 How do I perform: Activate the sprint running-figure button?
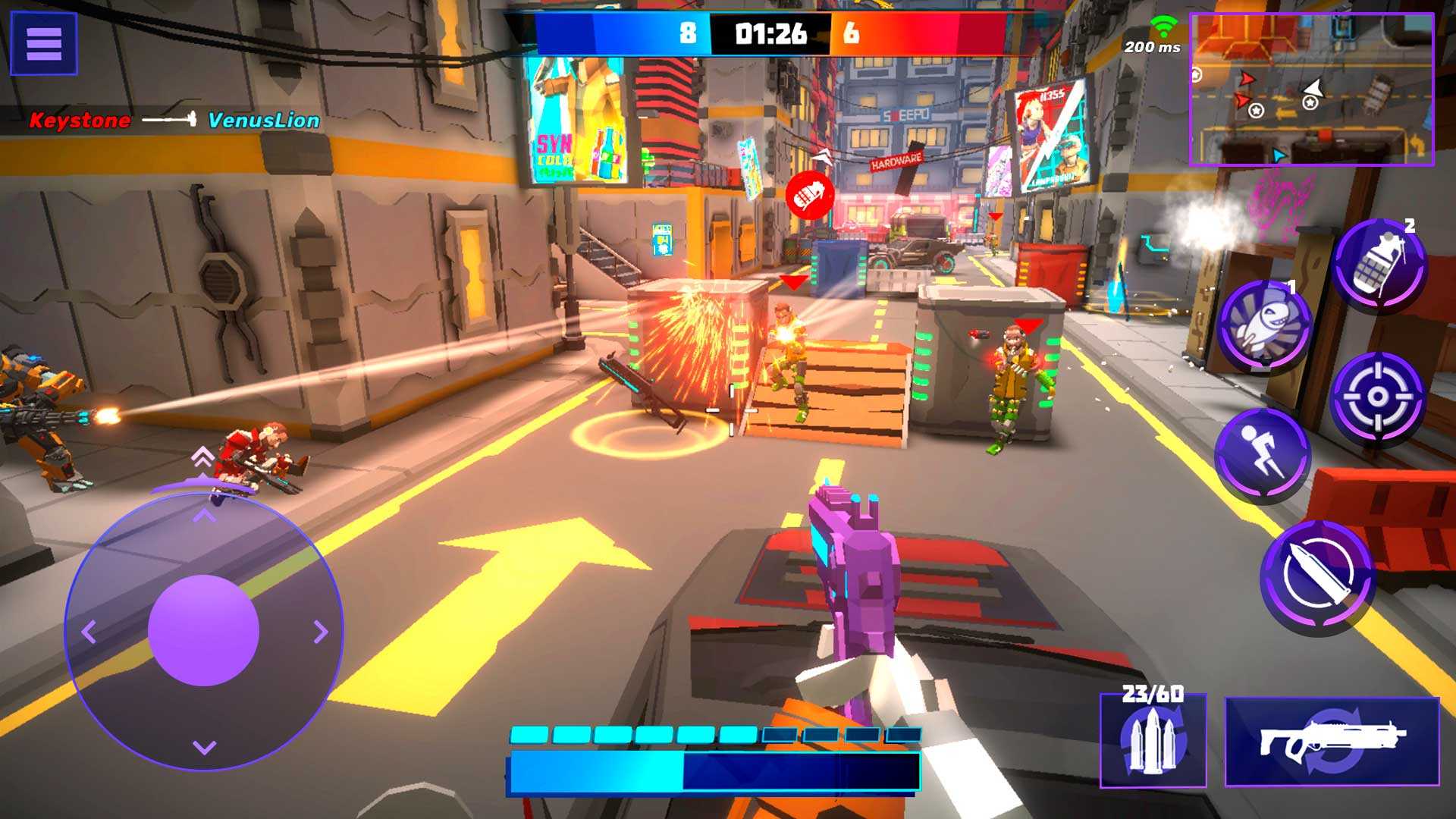pos(1263,455)
